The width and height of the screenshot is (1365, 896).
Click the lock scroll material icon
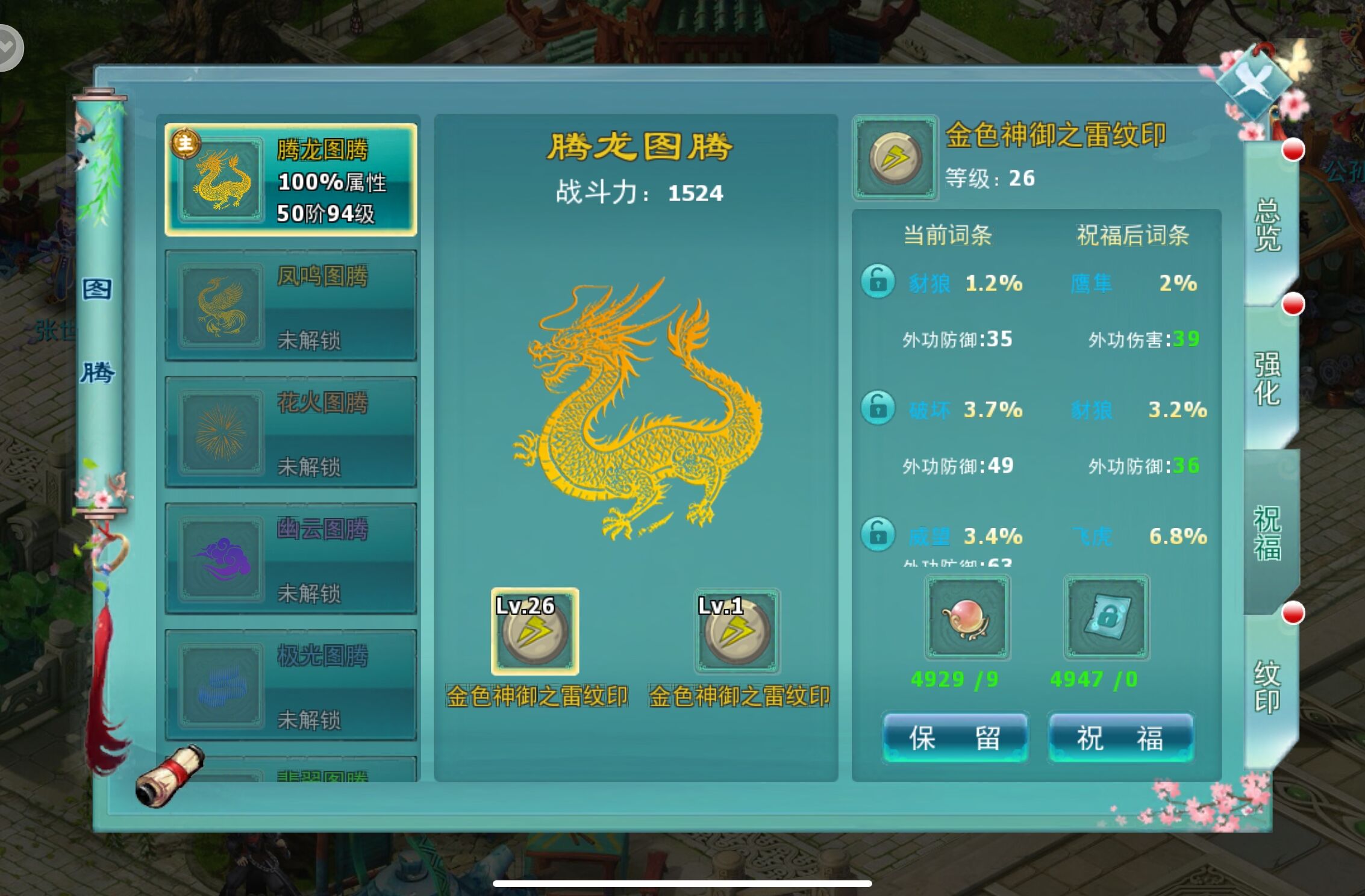pos(1106,617)
